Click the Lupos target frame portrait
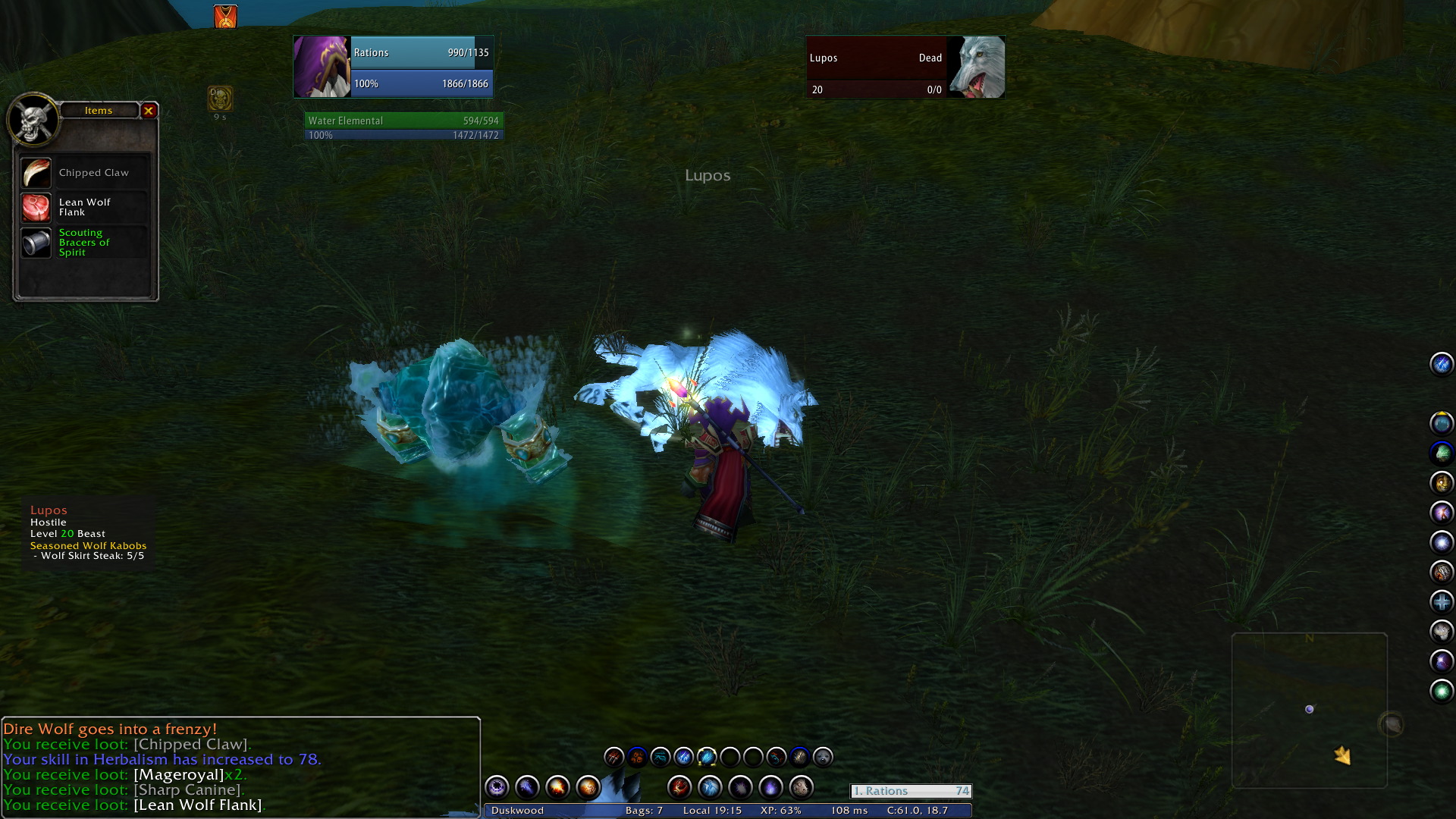 coord(977,67)
